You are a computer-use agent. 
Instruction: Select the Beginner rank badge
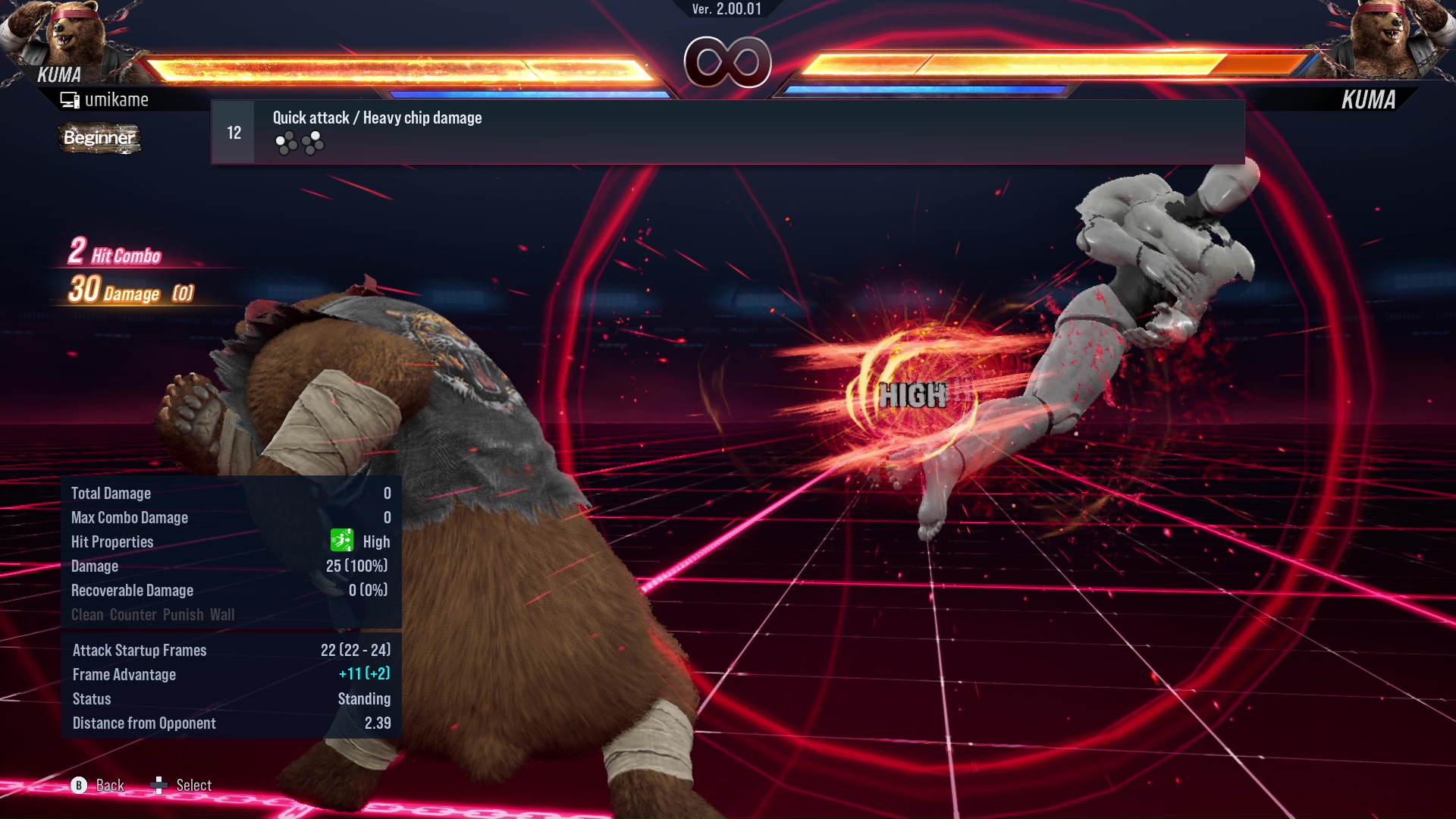click(99, 139)
